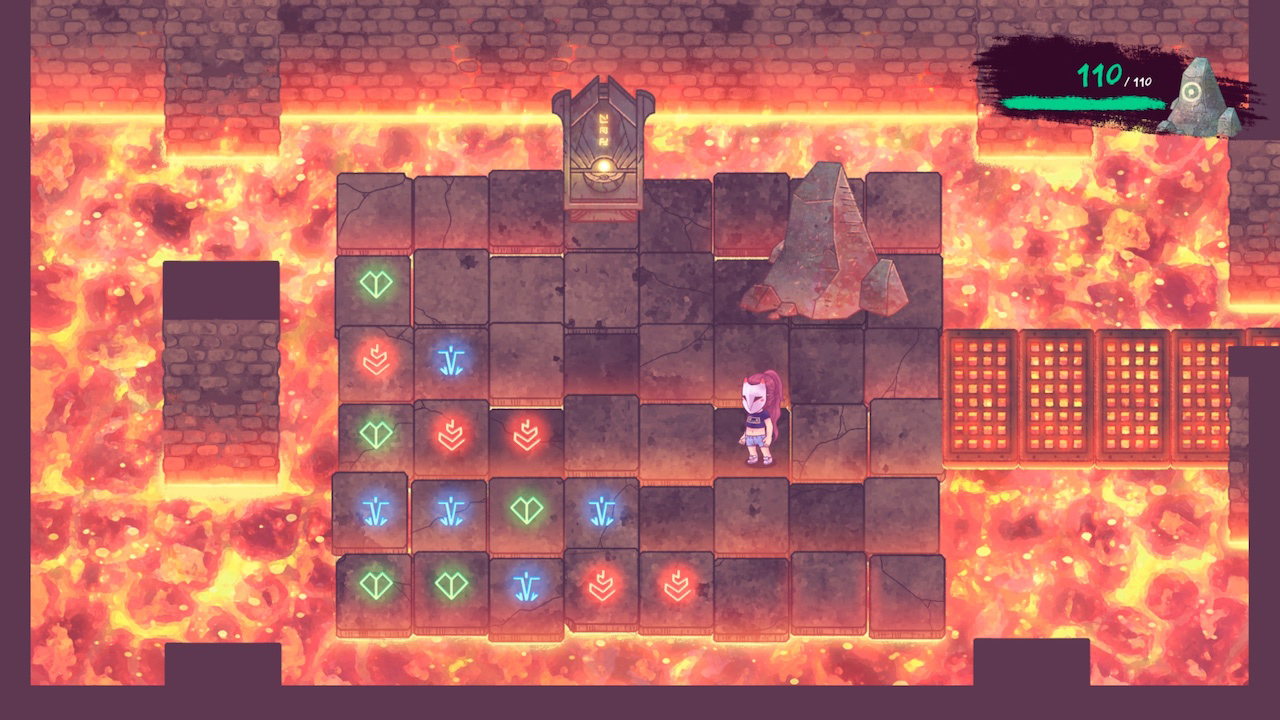
Task: Activate the rightmost blue rune in the fourth row
Action: tap(599, 511)
